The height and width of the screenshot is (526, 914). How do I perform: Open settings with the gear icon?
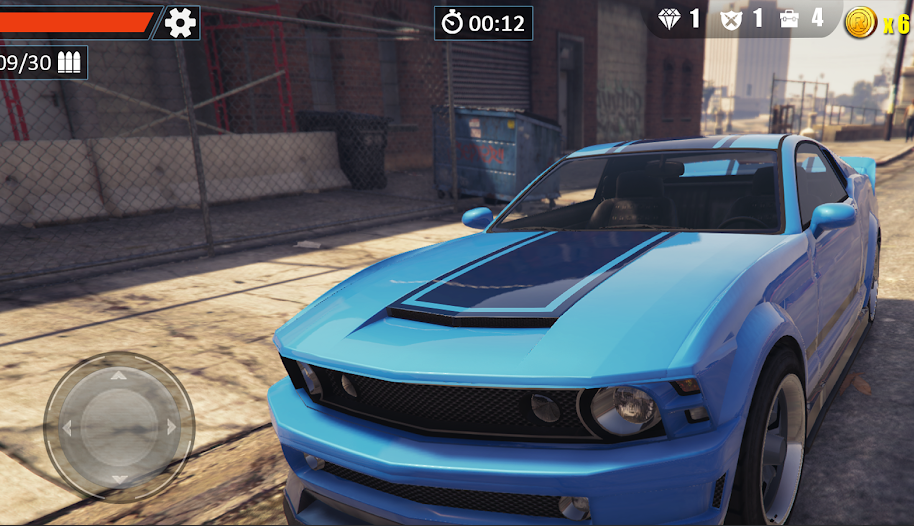(x=180, y=22)
